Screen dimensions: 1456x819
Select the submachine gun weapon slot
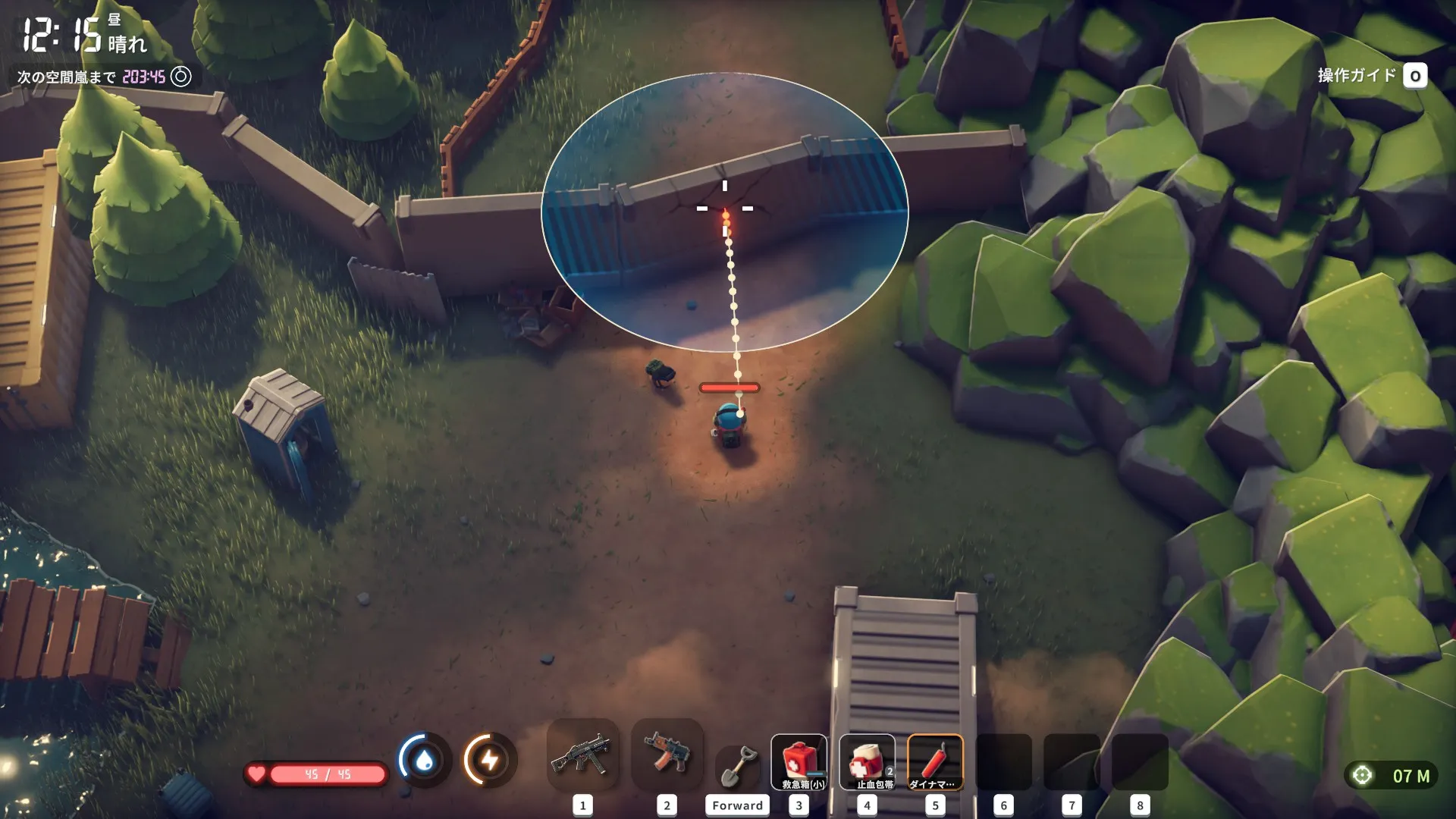(582, 757)
